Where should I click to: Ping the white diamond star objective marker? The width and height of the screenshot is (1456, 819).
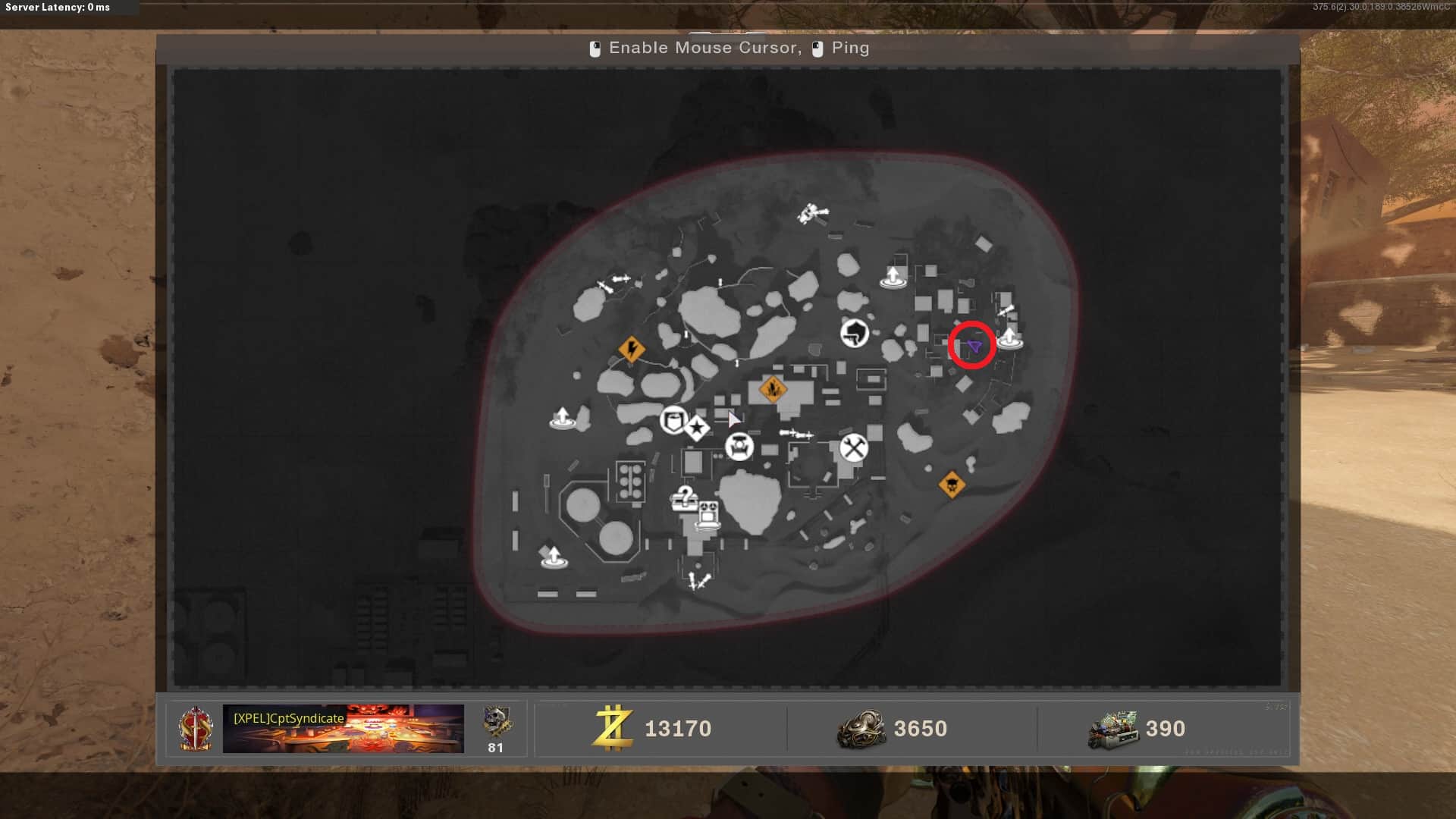click(x=697, y=428)
